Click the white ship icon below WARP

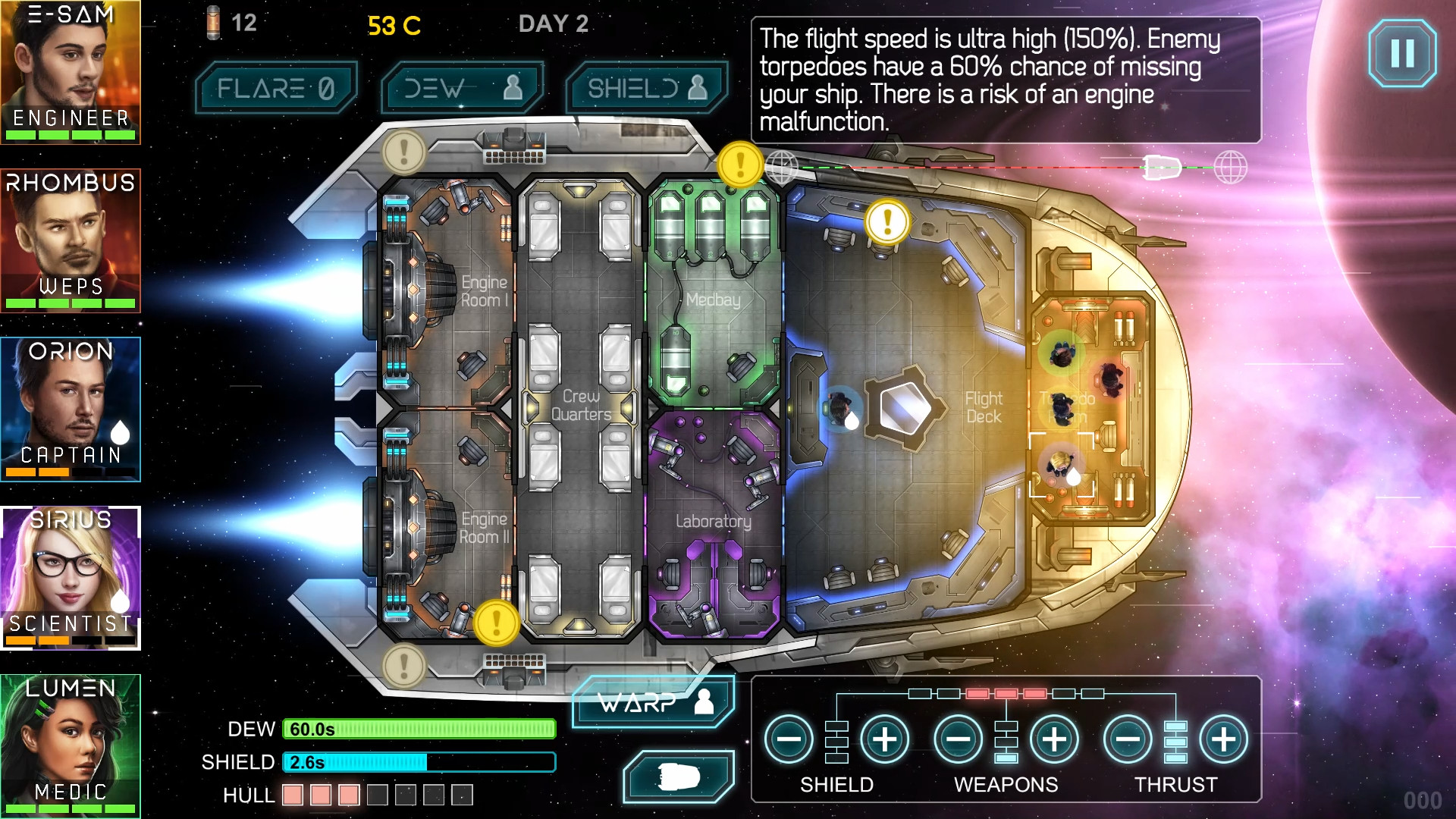coord(677,776)
